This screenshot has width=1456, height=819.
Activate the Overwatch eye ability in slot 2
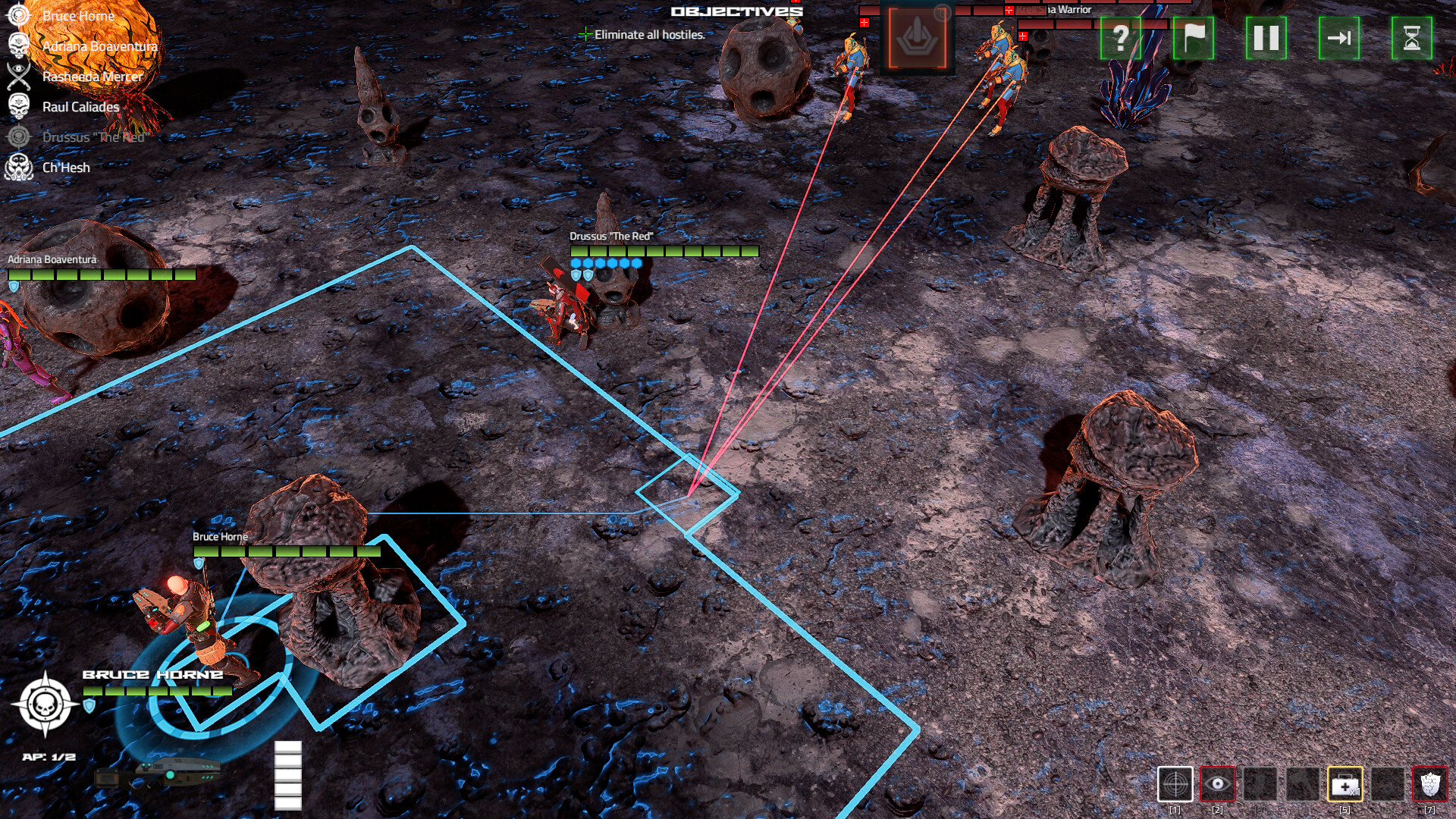click(1218, 783)
